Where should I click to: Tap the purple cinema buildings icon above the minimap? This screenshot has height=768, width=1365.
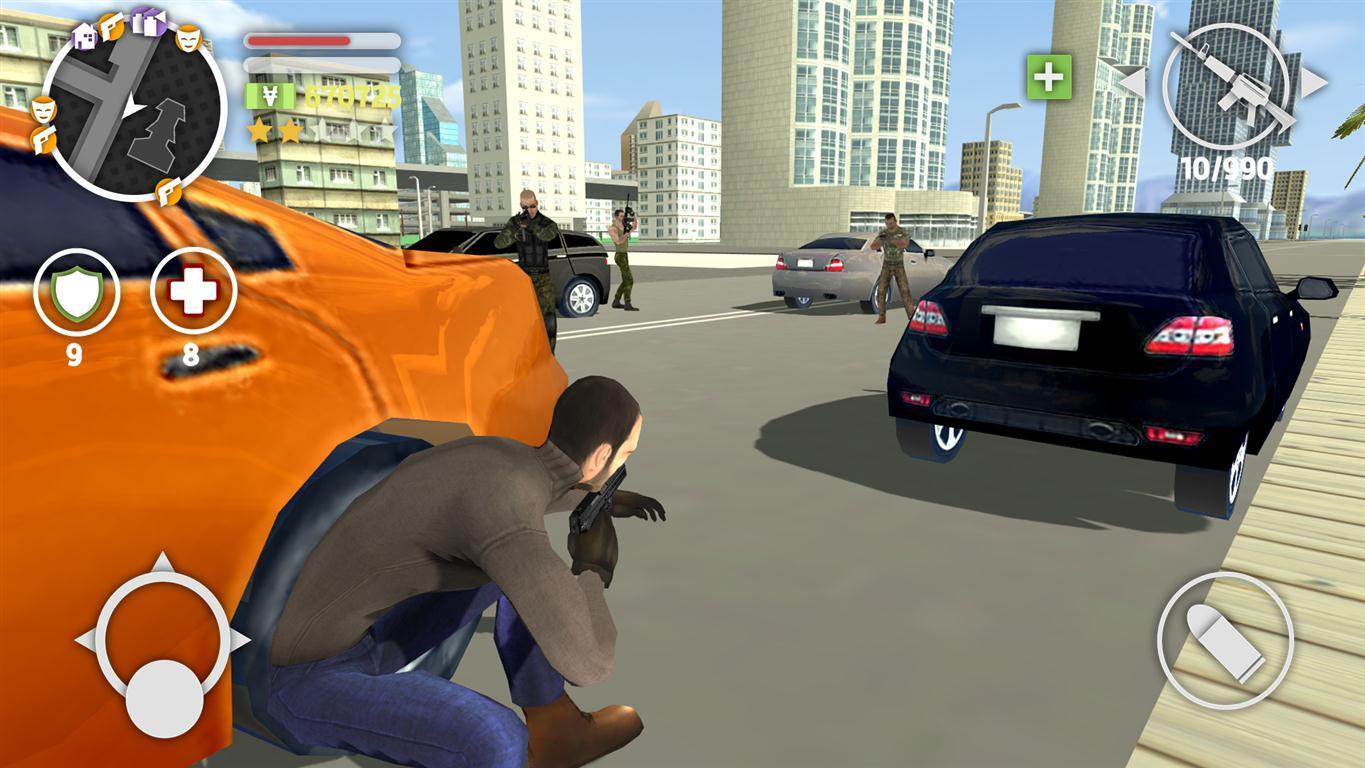coord(147,21)
